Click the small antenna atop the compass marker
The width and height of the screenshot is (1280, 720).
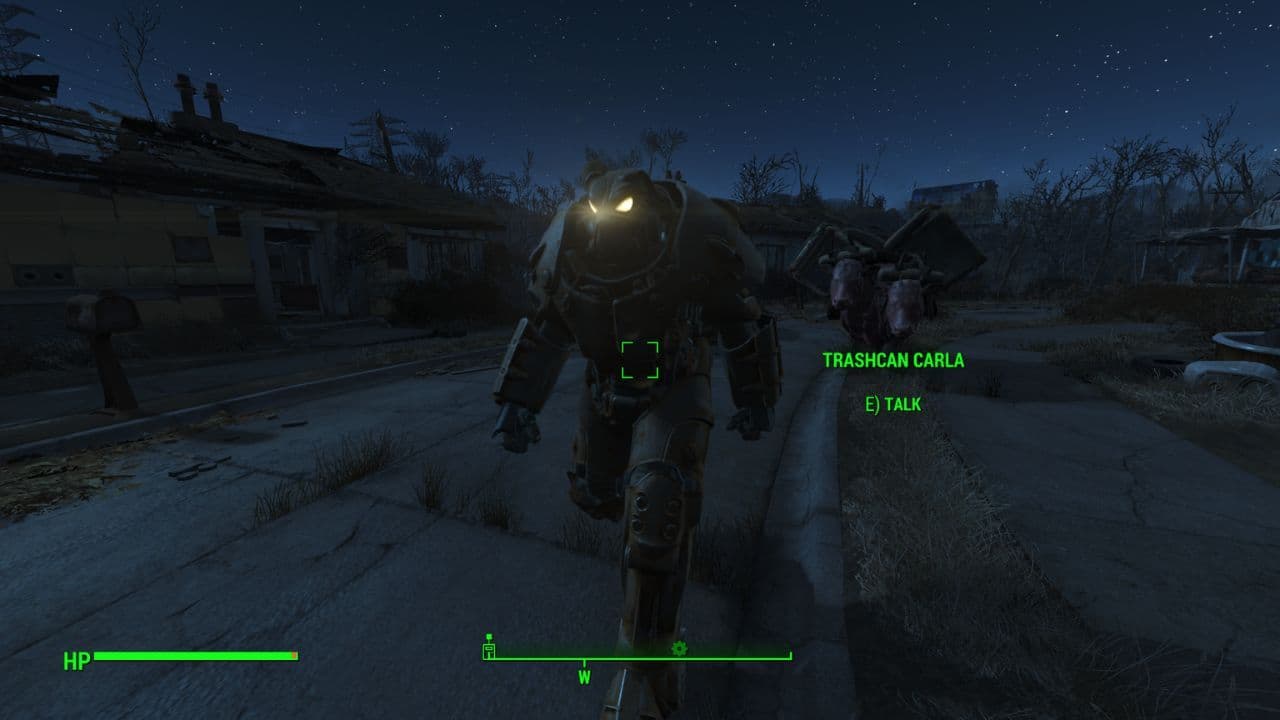pyautogui.click(x=489, y=636)
